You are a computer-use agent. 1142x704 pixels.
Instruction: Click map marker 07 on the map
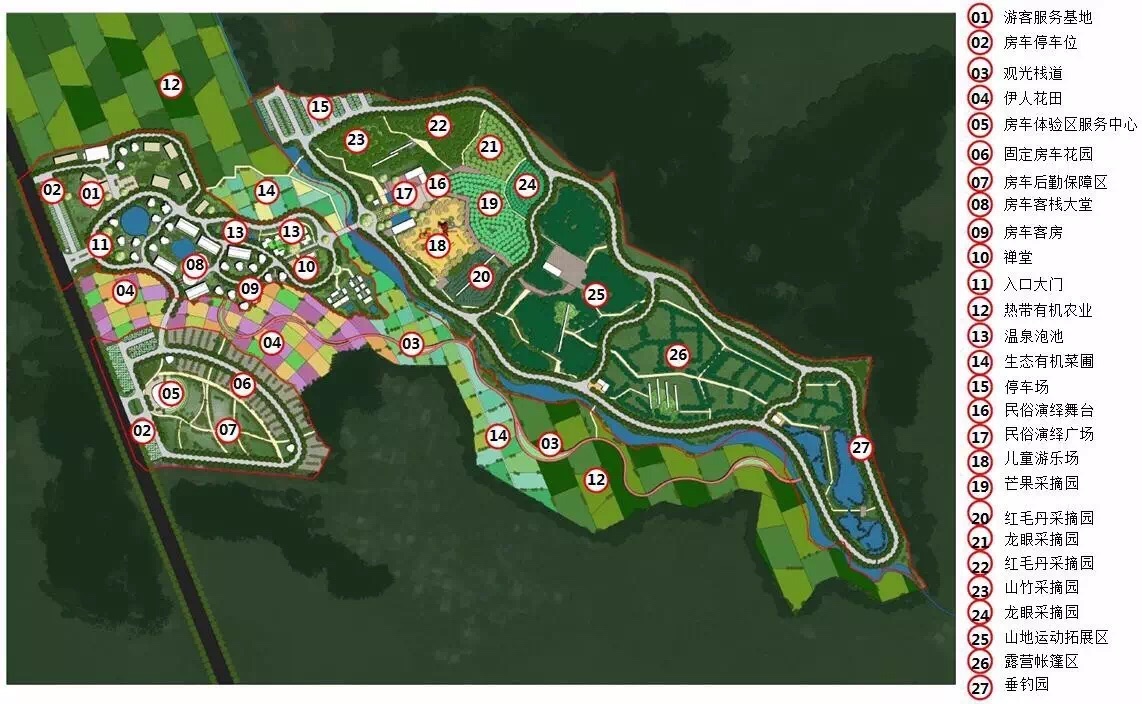228,430
